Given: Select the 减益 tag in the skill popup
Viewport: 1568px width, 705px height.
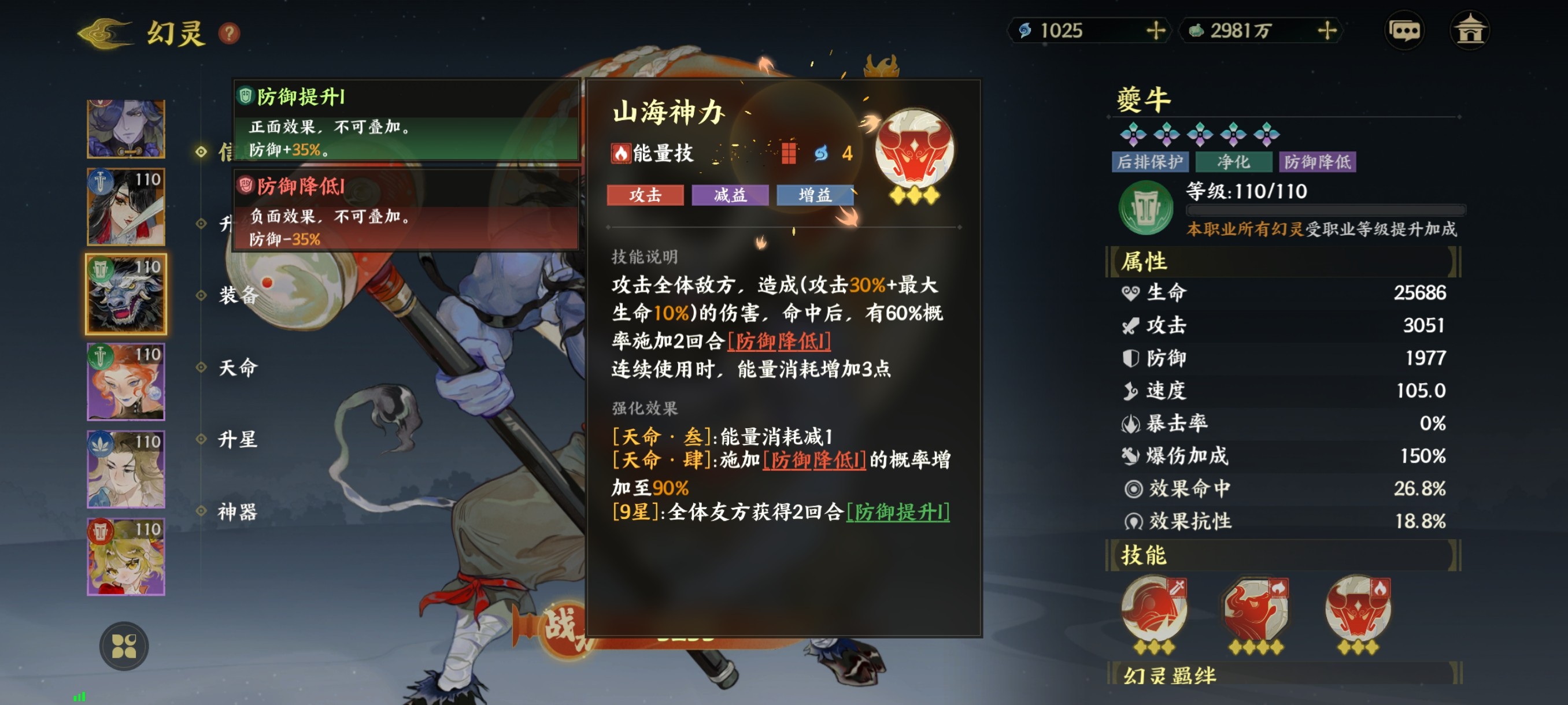Looking at the screenshot, I should [x=729, y=196].
